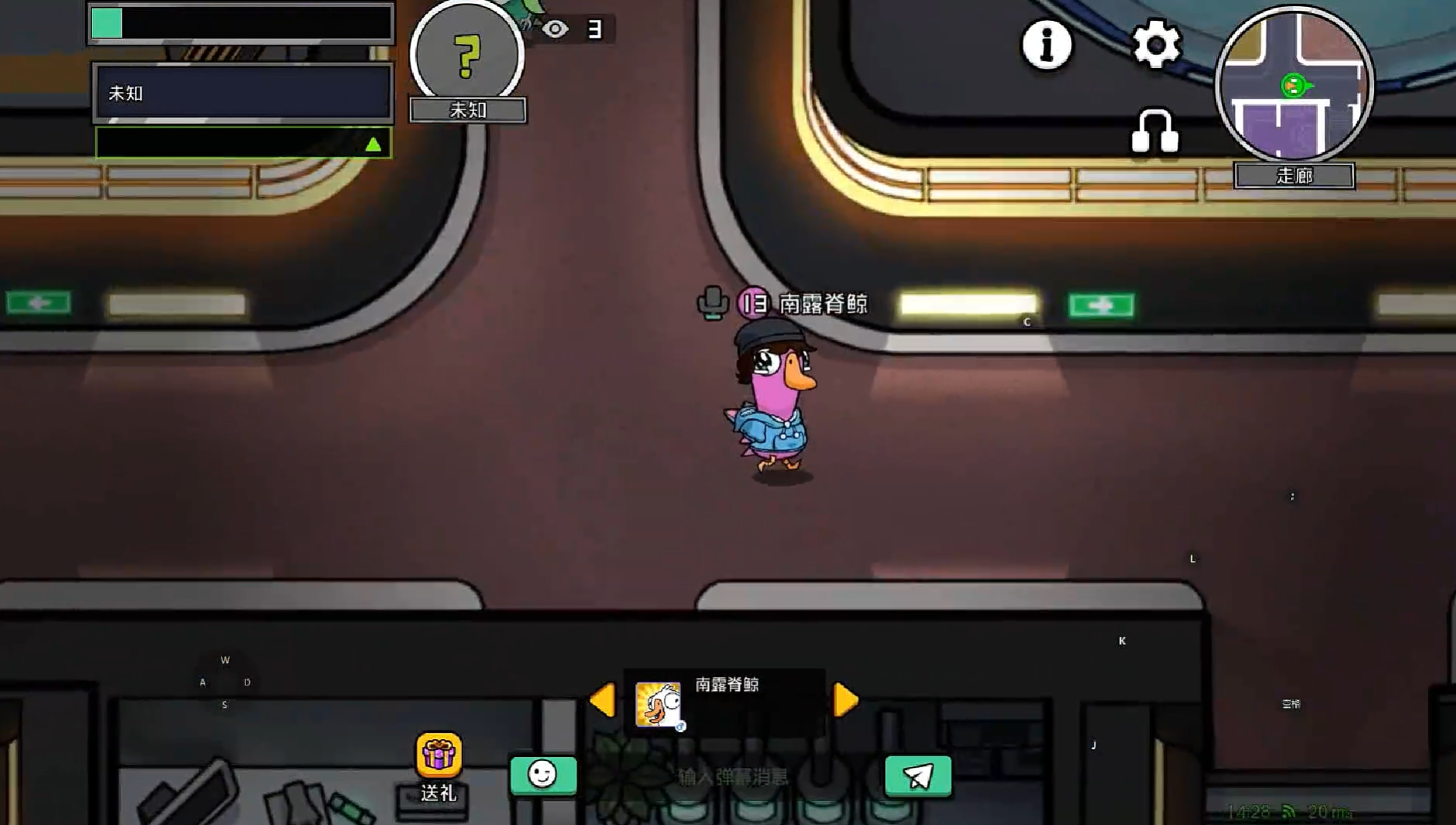
Task: Open the gear settings menu
Action: 1156,45
